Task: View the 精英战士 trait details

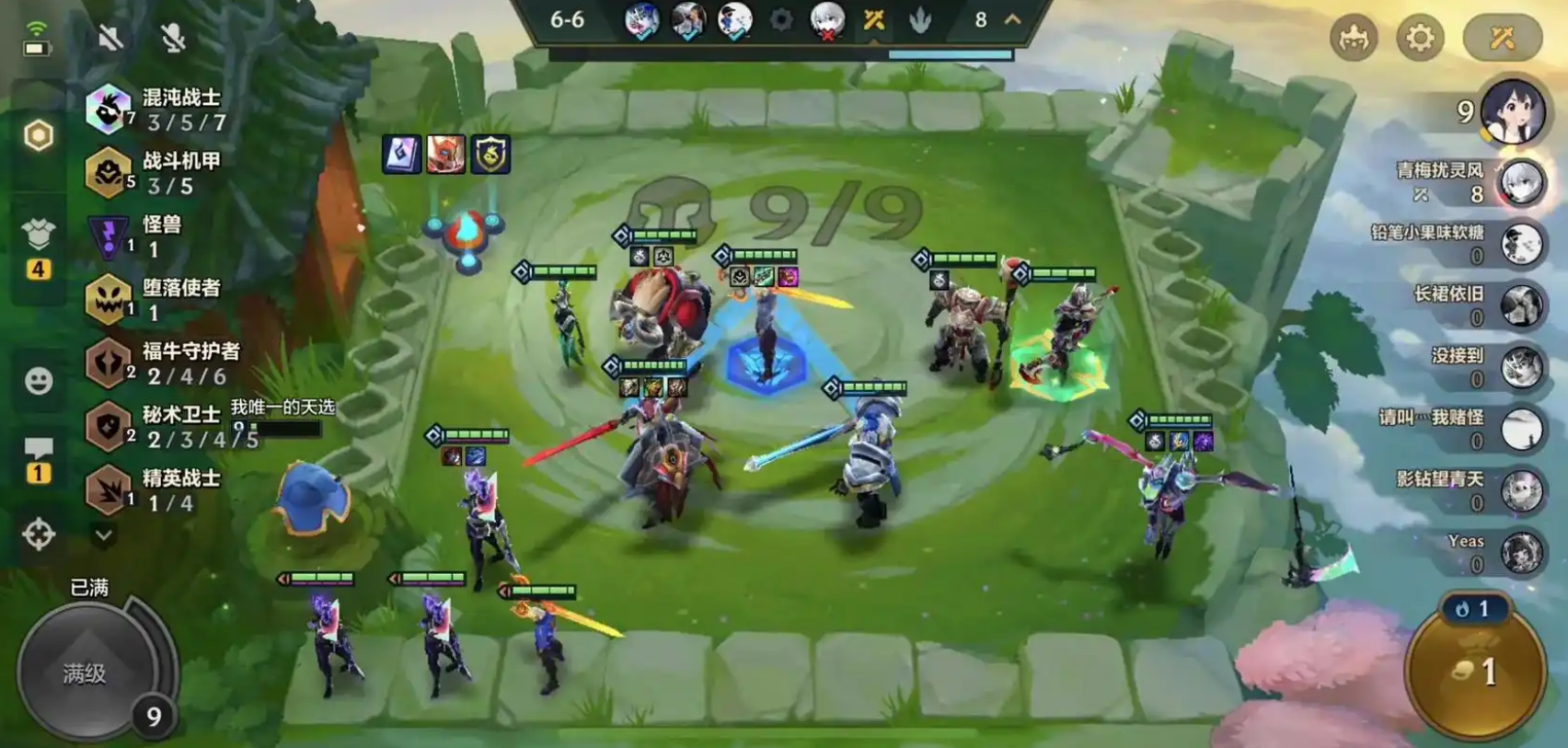Action: [x=155, y=489]
